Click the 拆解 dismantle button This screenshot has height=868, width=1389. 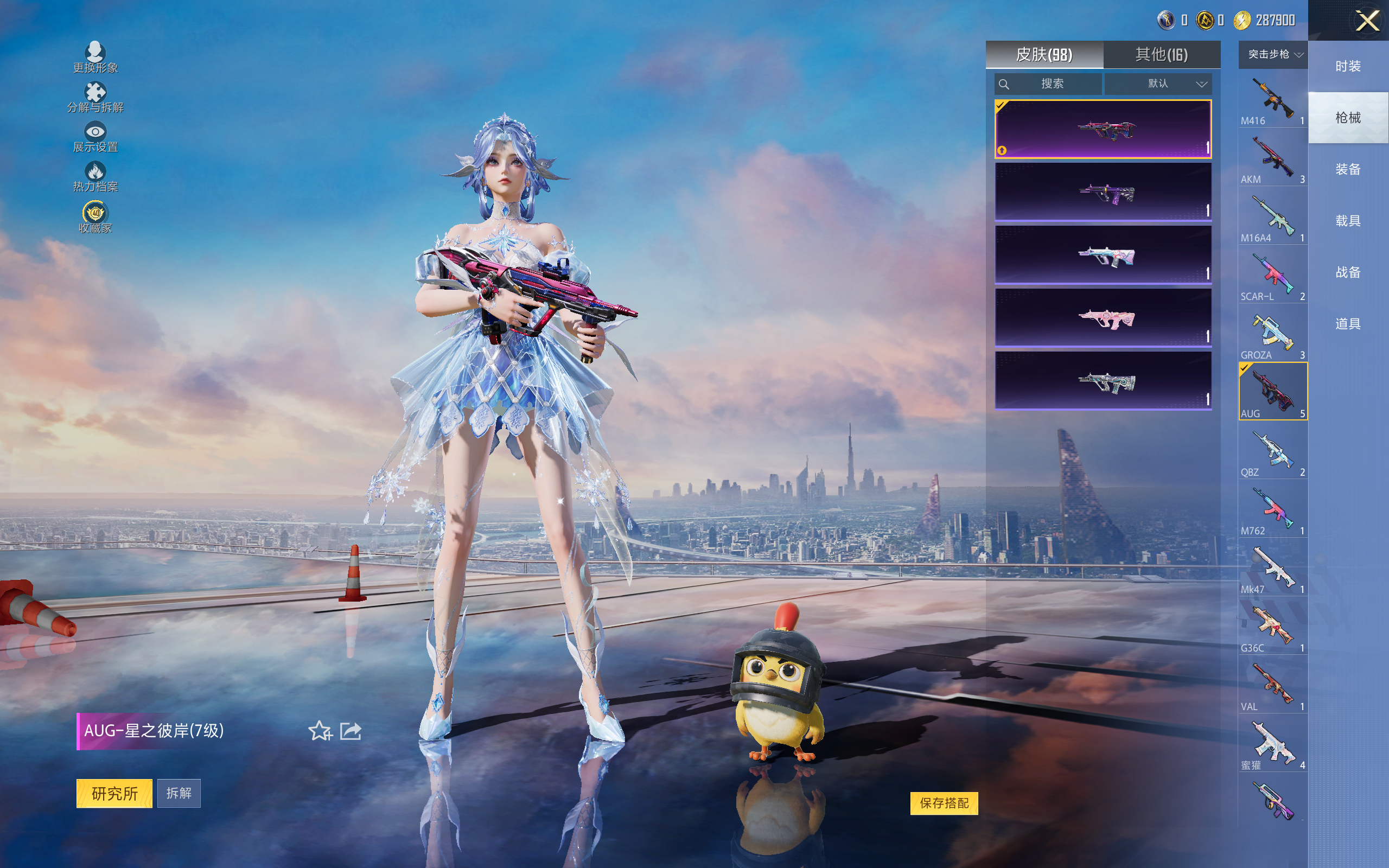tap(179, 793)
